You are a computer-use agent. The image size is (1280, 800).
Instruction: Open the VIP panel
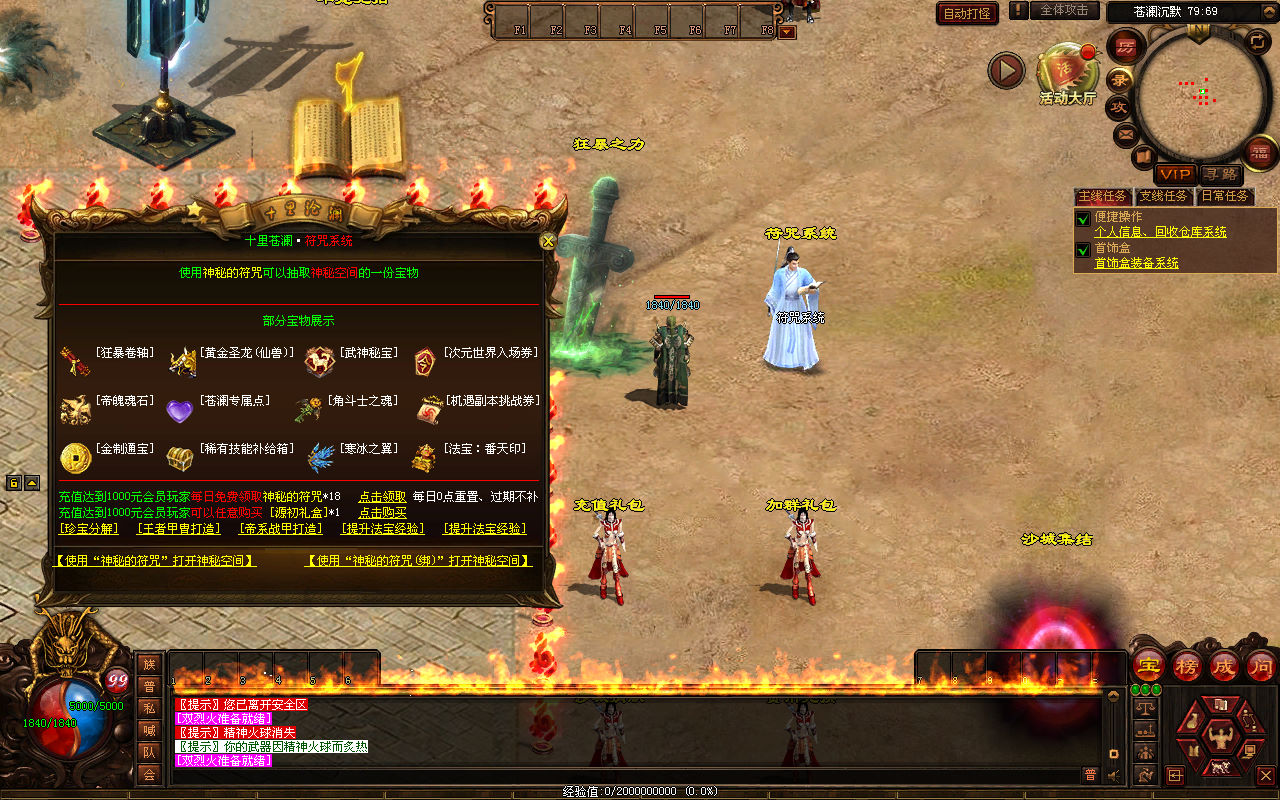tap(1175, 174)
